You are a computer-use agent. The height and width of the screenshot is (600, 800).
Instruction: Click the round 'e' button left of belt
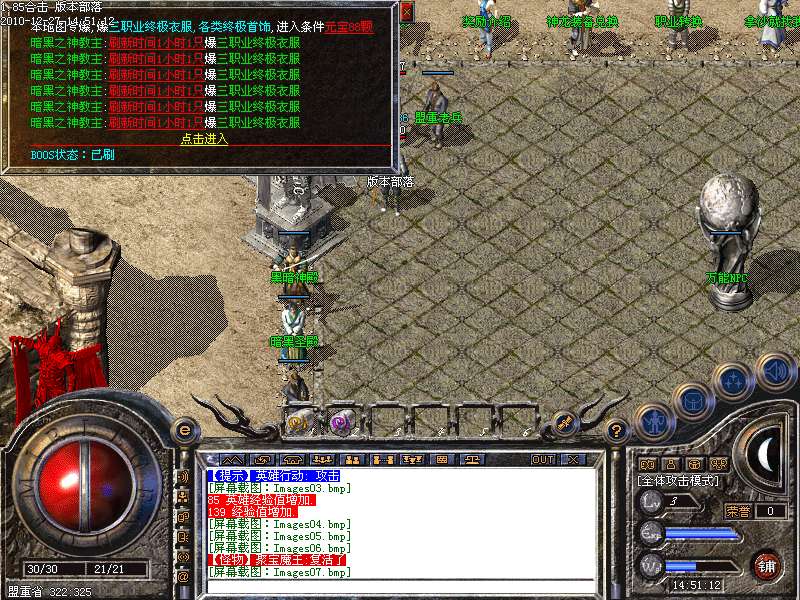point(184,430)
